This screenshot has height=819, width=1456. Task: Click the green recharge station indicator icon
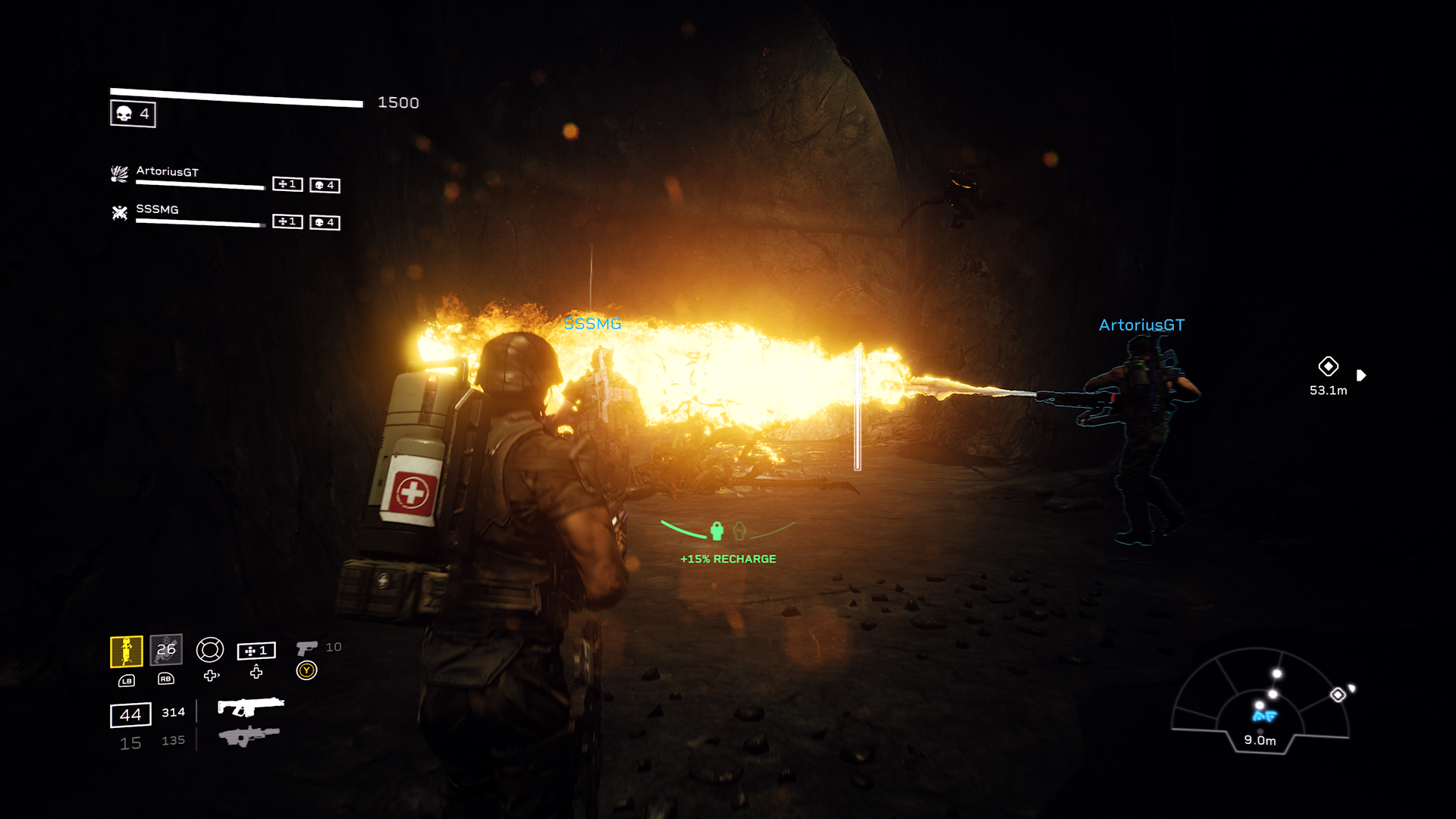coord(717,531)
